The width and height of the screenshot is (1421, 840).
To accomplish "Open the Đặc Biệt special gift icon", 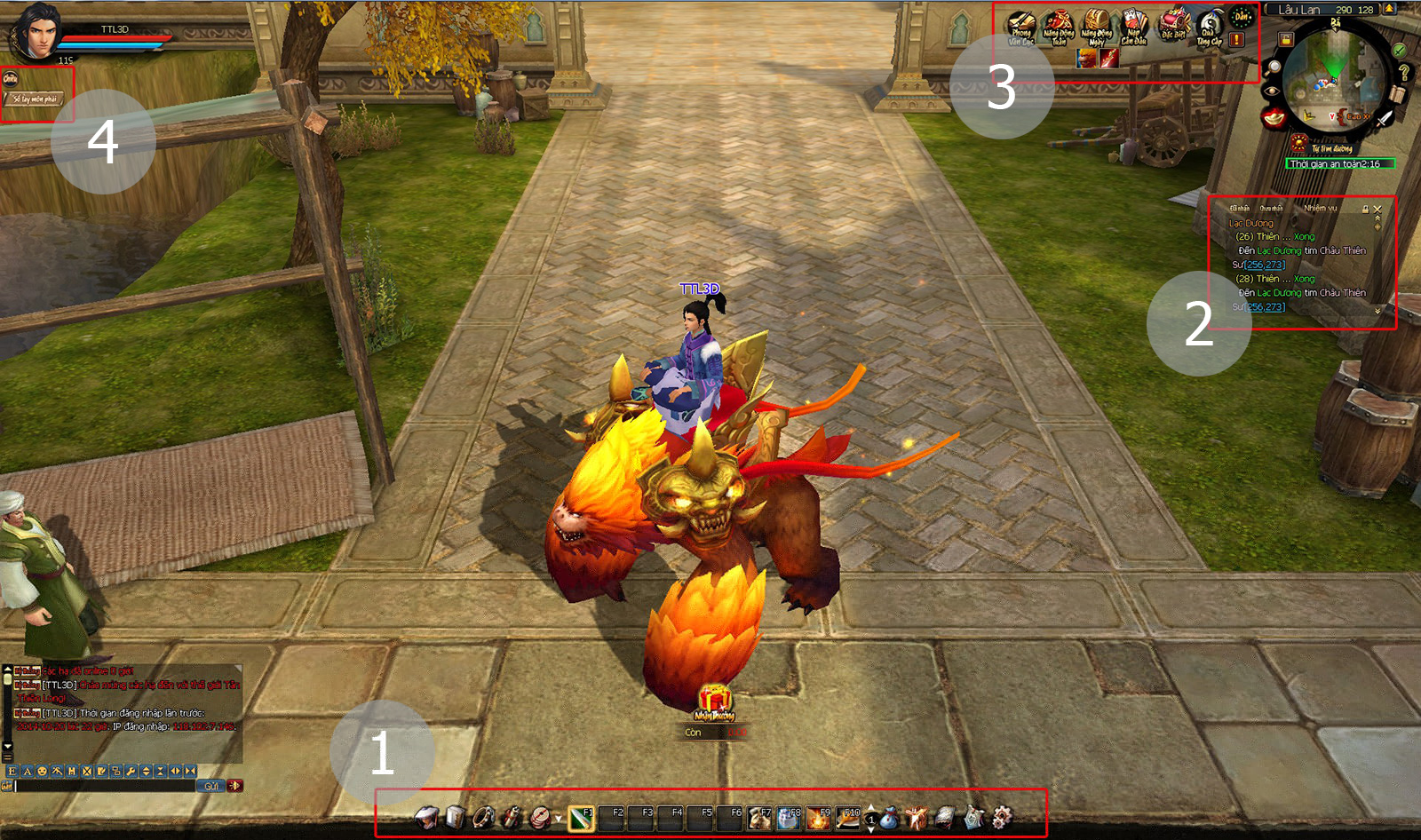I will [x=1173, y=25].
